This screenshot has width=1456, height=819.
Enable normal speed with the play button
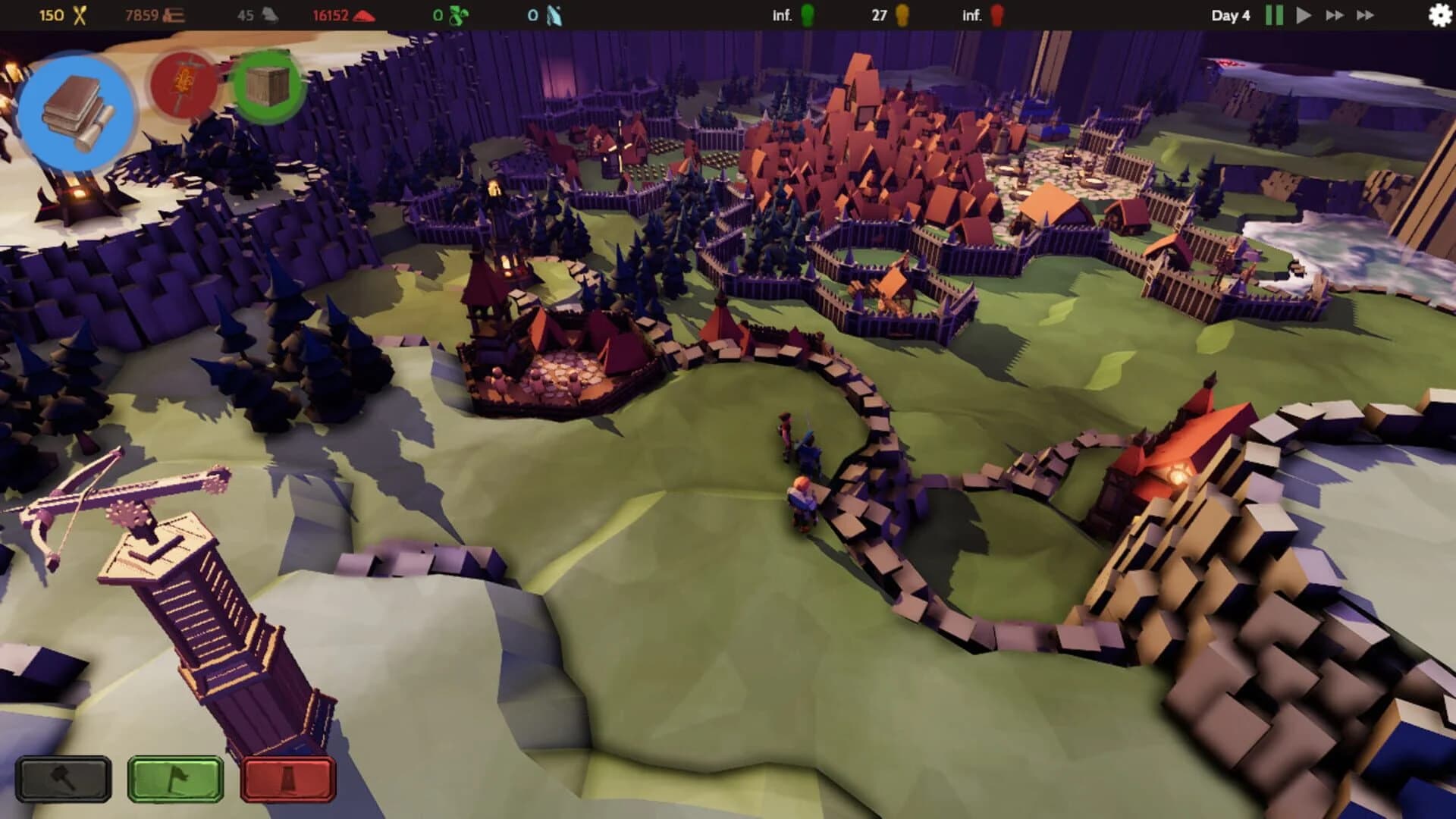[x=1303, y=14]
